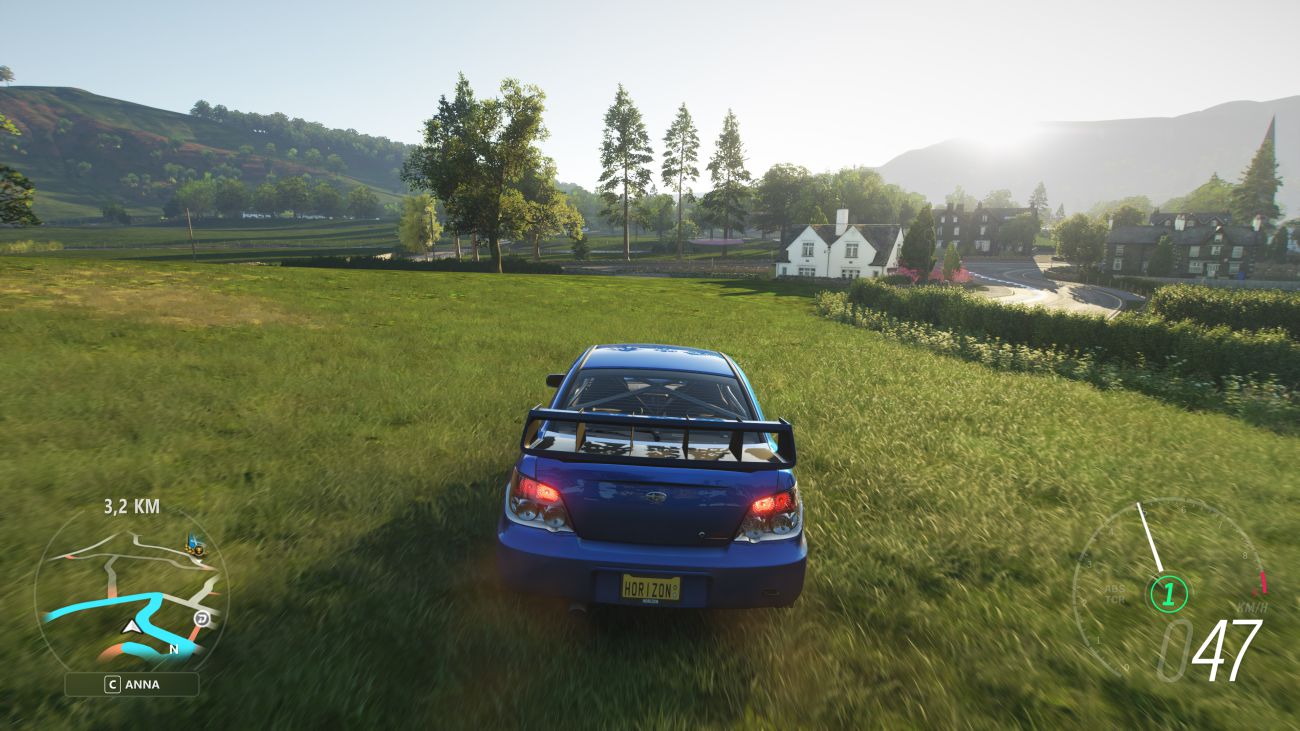Click the round grey marker on minimap
Image resolution: width=1300 pixels, height=731 pixels.
point(202,619)
